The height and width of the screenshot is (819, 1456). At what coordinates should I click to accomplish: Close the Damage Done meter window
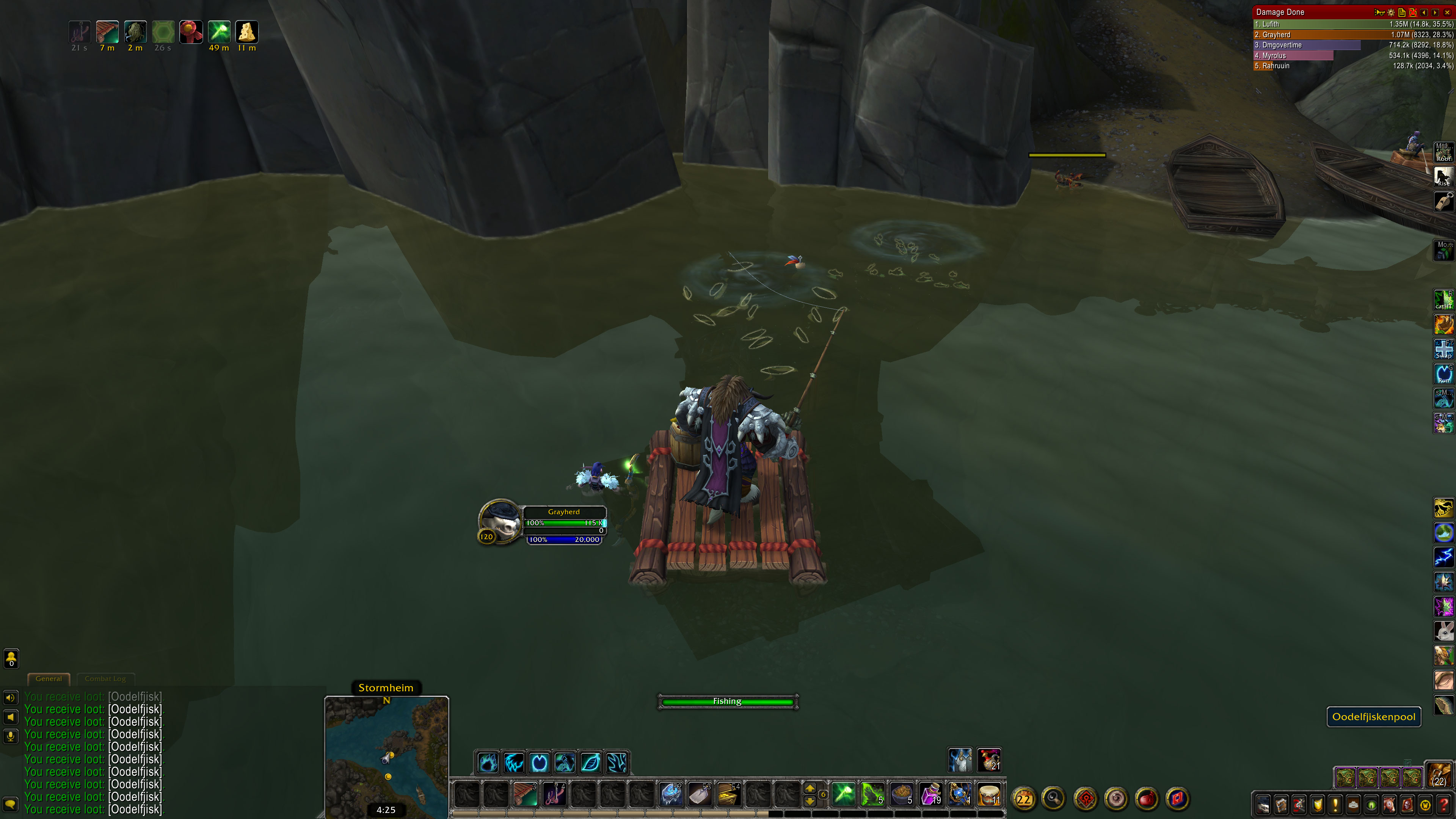point(1448,13)
